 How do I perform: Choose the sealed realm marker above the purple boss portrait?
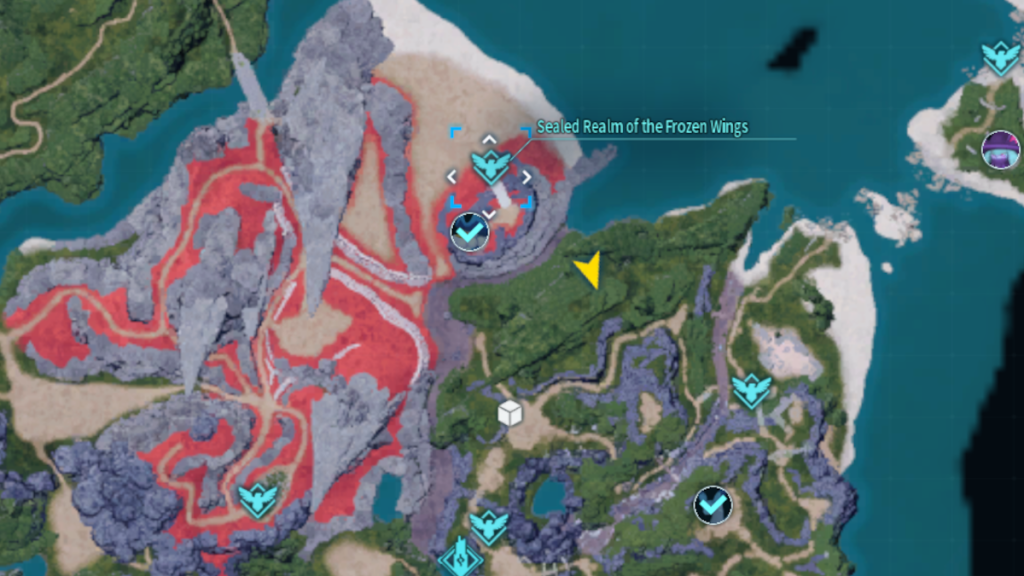click(1000, 57)
